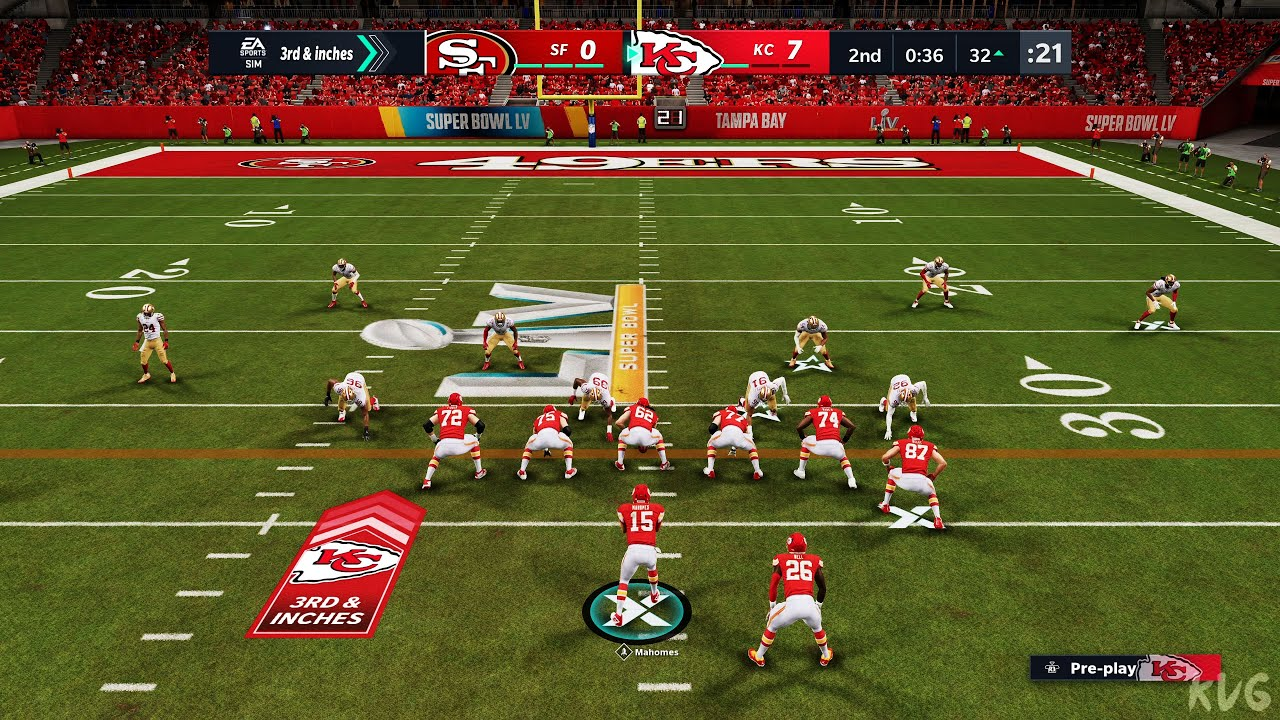Select the Mahomes player marker
This screenshot has width=1280, height=720.
[x=637, y=612]
